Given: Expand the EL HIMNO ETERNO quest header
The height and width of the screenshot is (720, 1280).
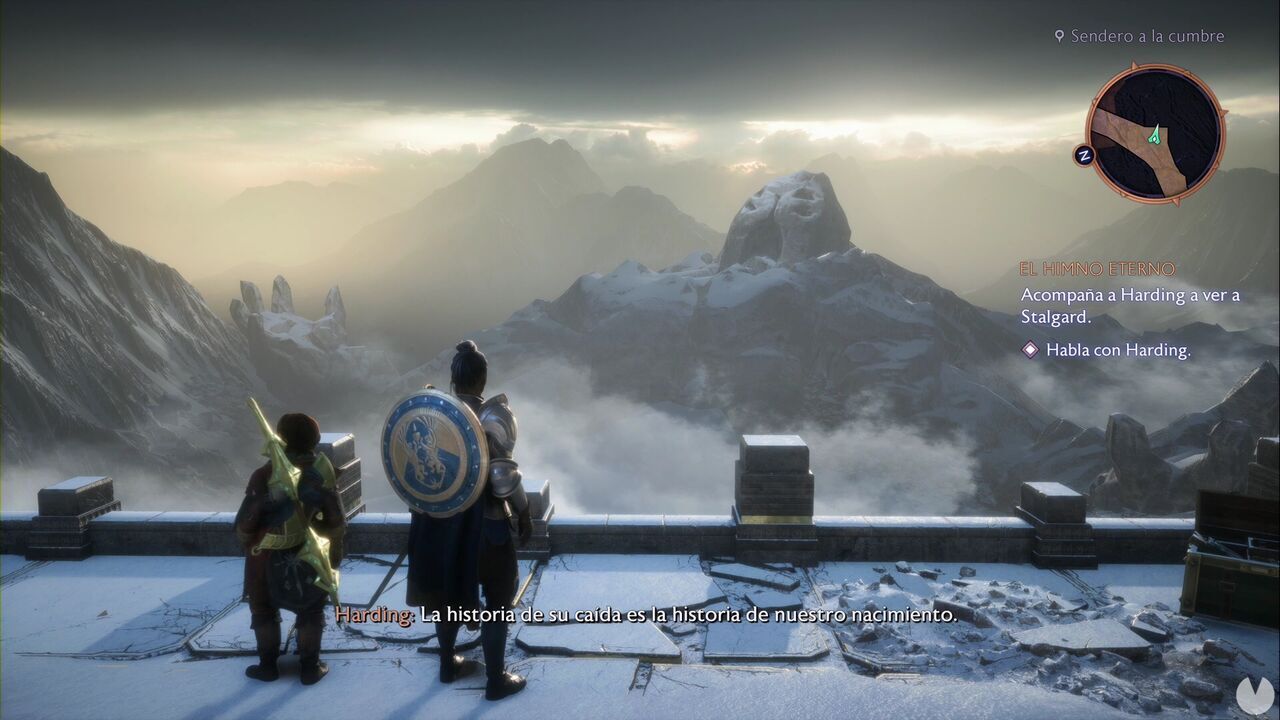Looking at the screenshot, I should coord(1096,267).
